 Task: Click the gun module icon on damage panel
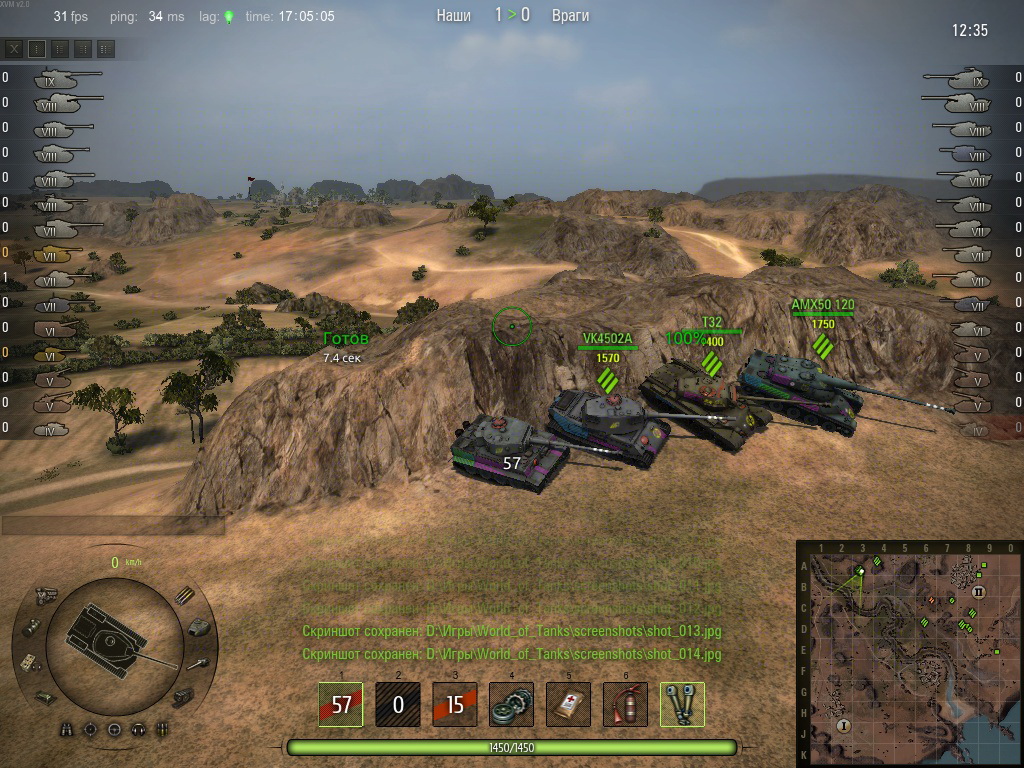click(x=199, y=662)
